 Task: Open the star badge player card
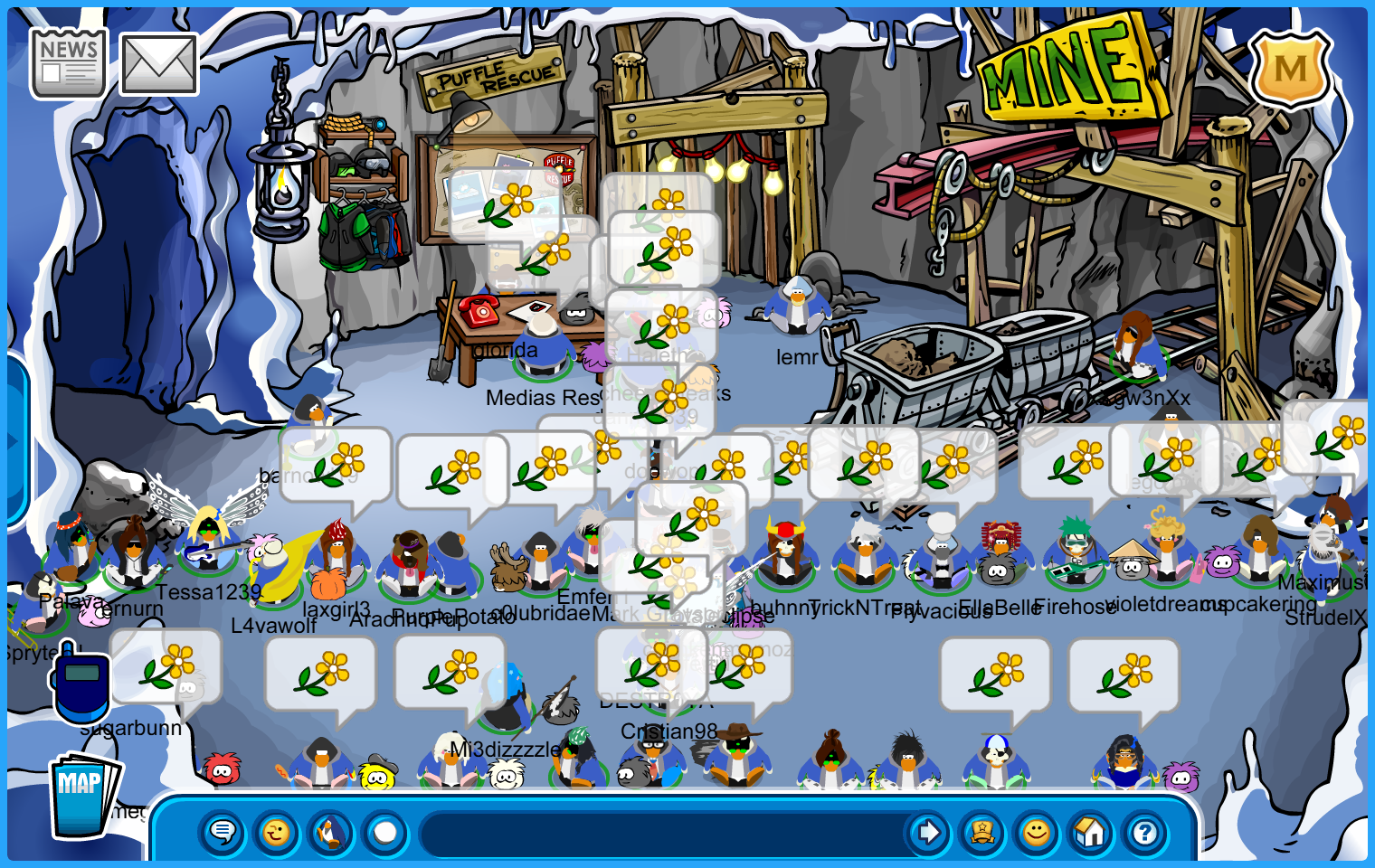(981, 832)
